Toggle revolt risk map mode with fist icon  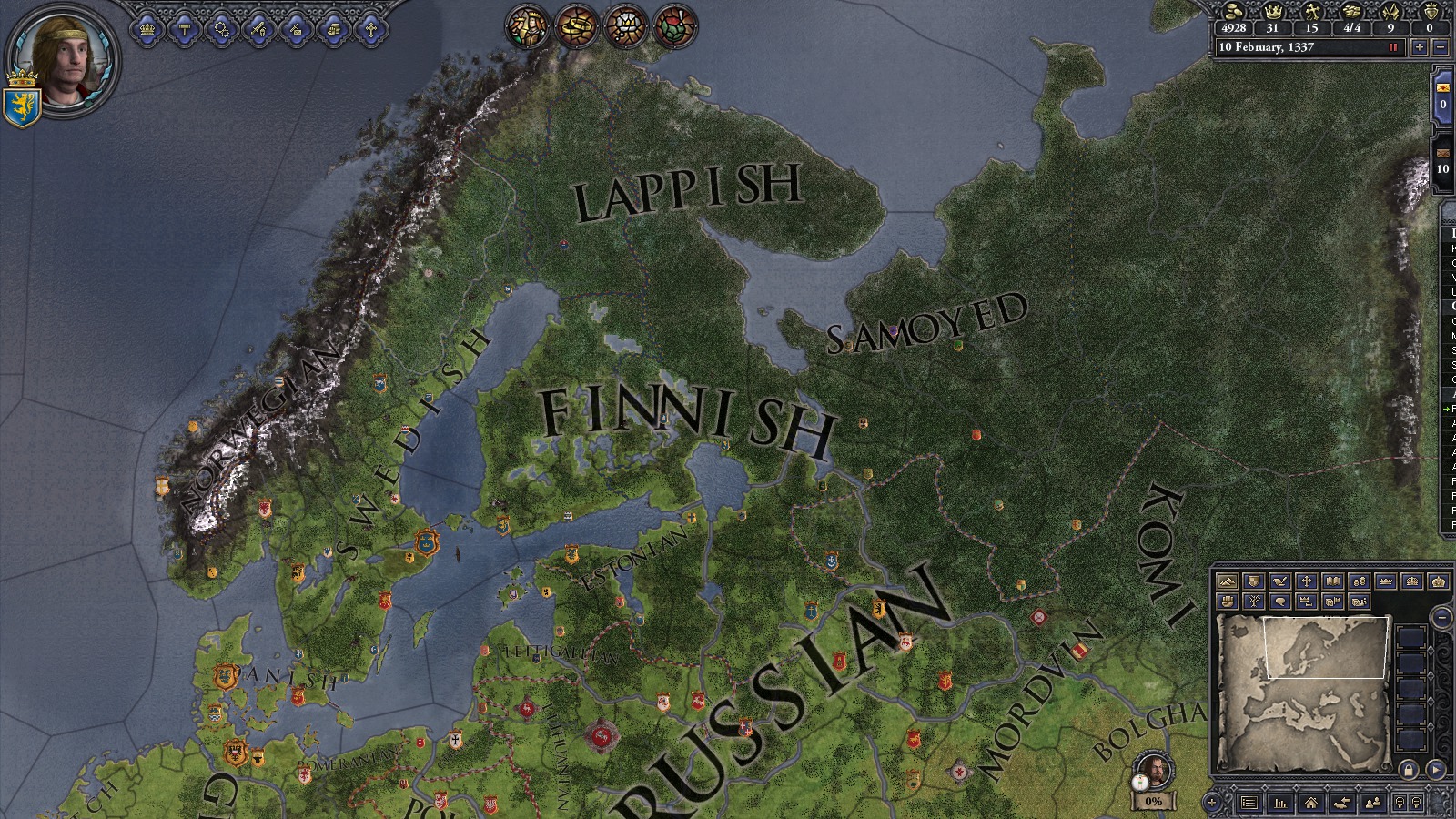coord(1228,602)
